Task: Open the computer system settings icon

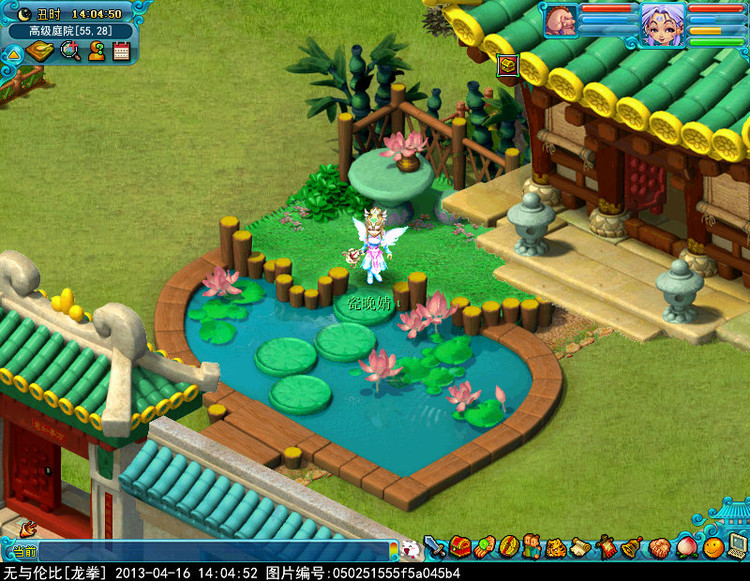Action: [738, 546]
